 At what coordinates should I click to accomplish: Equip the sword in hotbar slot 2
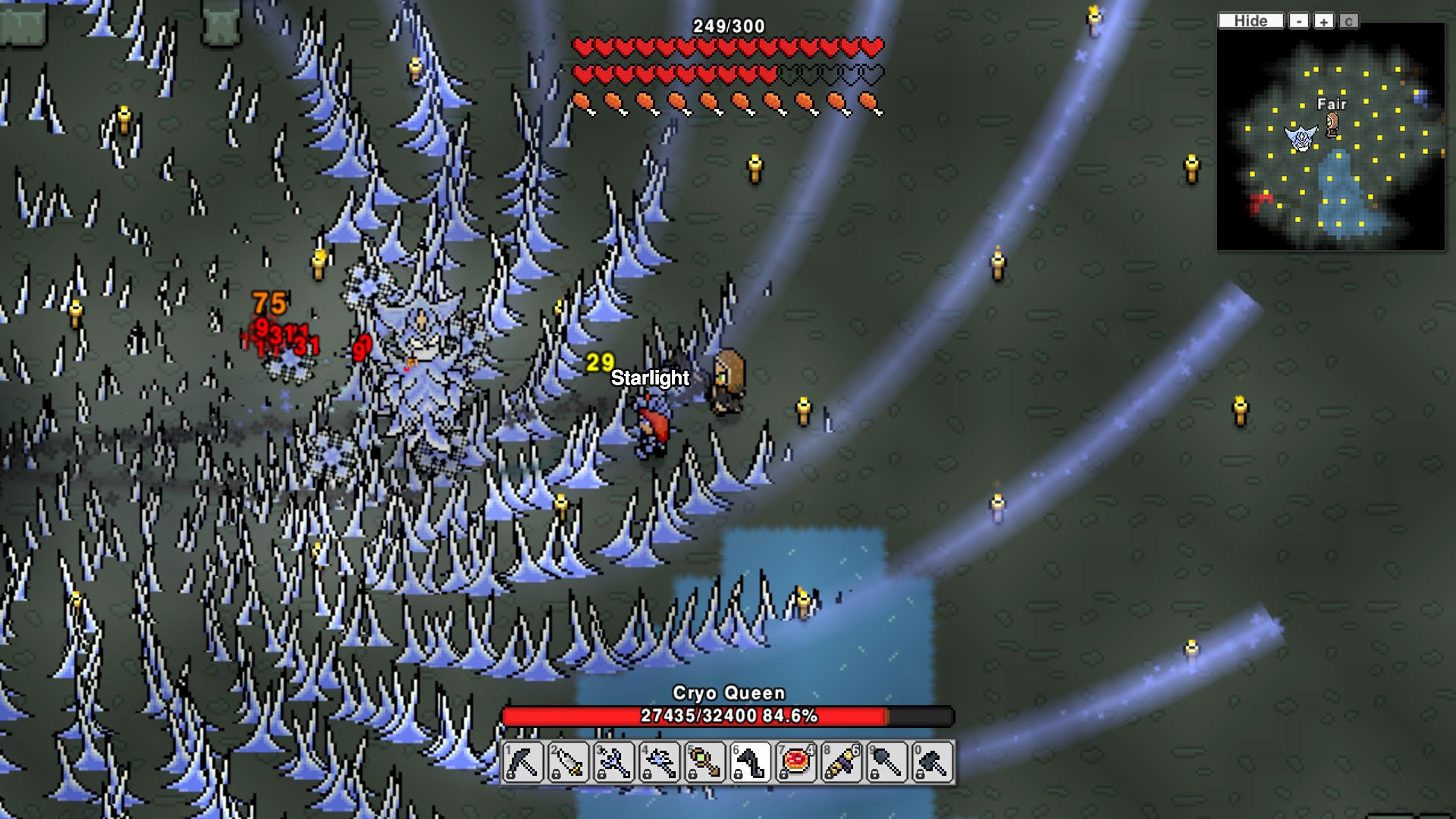(x=569, y=761)
